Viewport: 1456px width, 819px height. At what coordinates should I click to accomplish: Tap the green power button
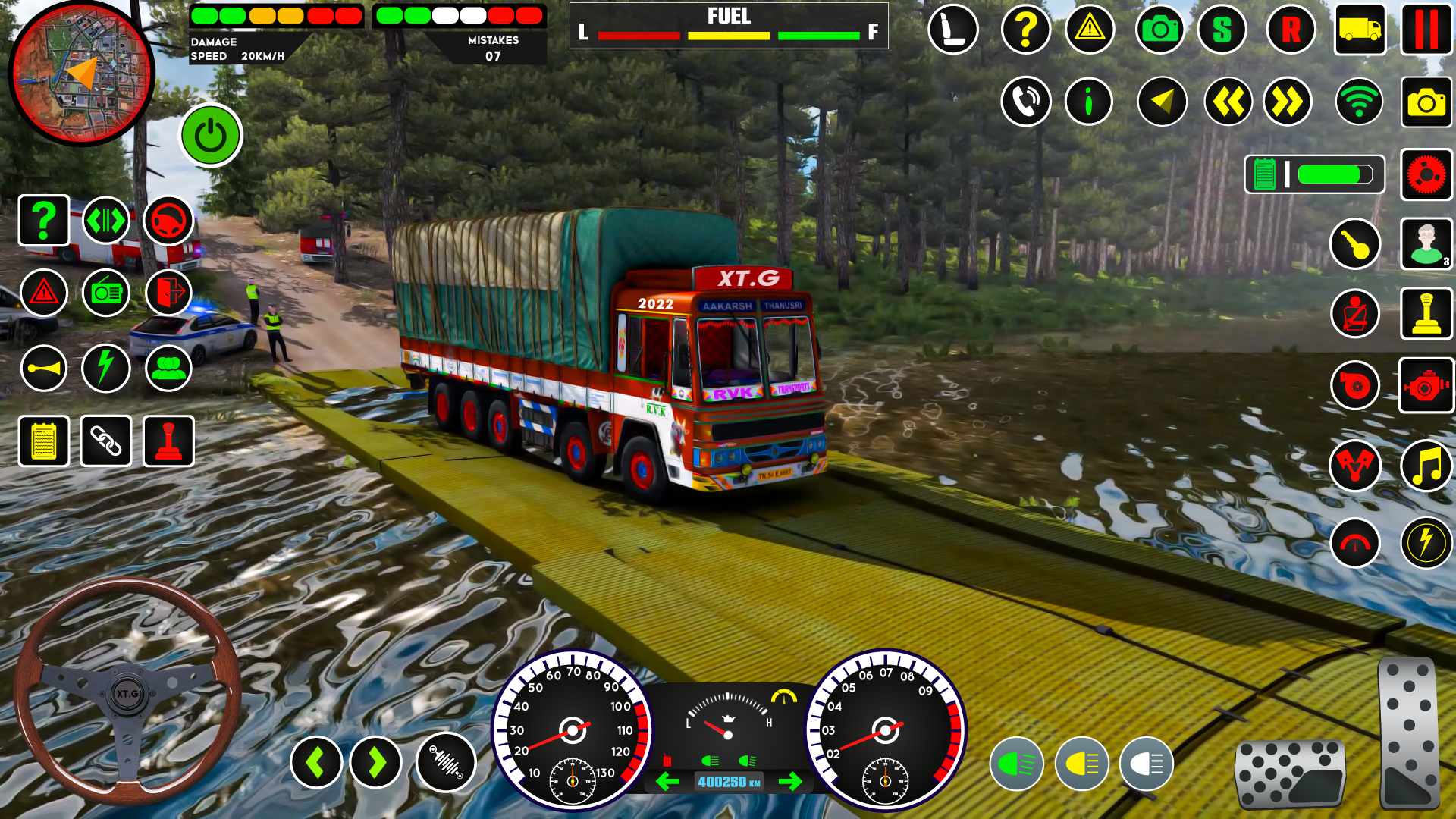point(211,136)
